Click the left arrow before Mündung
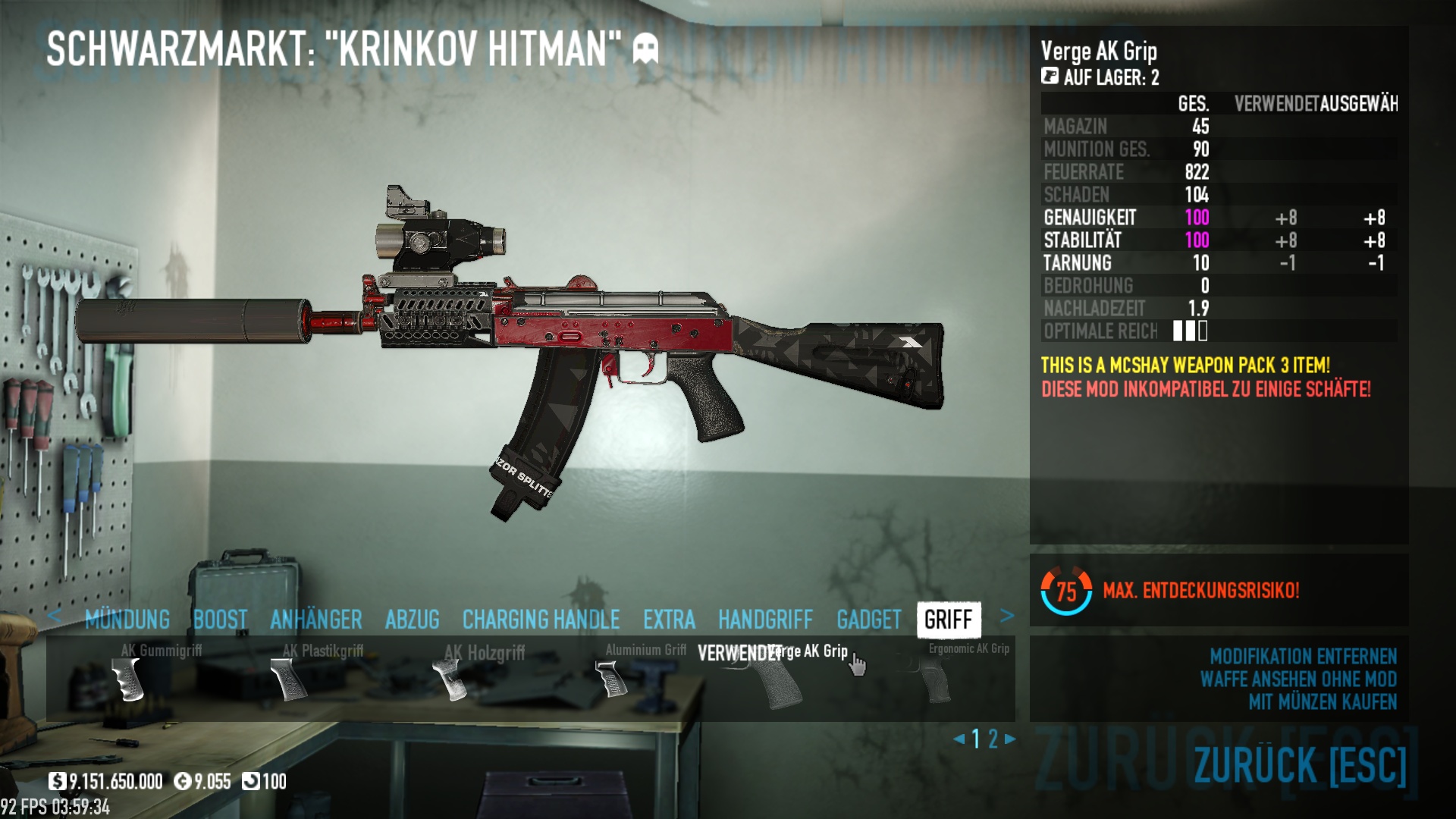The image size is (1456, 819). click(x=54, y=616)
